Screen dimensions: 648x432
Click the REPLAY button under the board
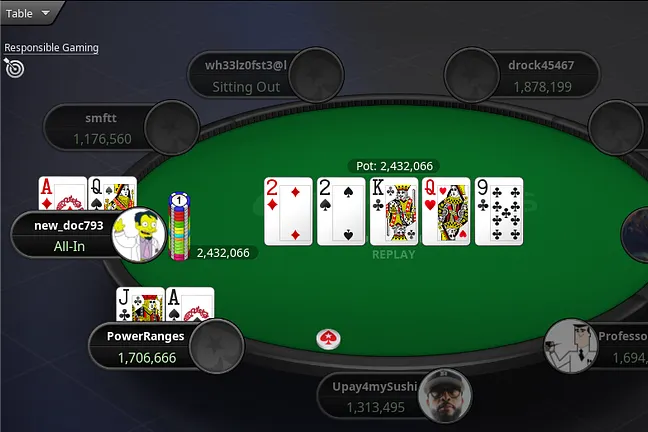coord(393,254)
